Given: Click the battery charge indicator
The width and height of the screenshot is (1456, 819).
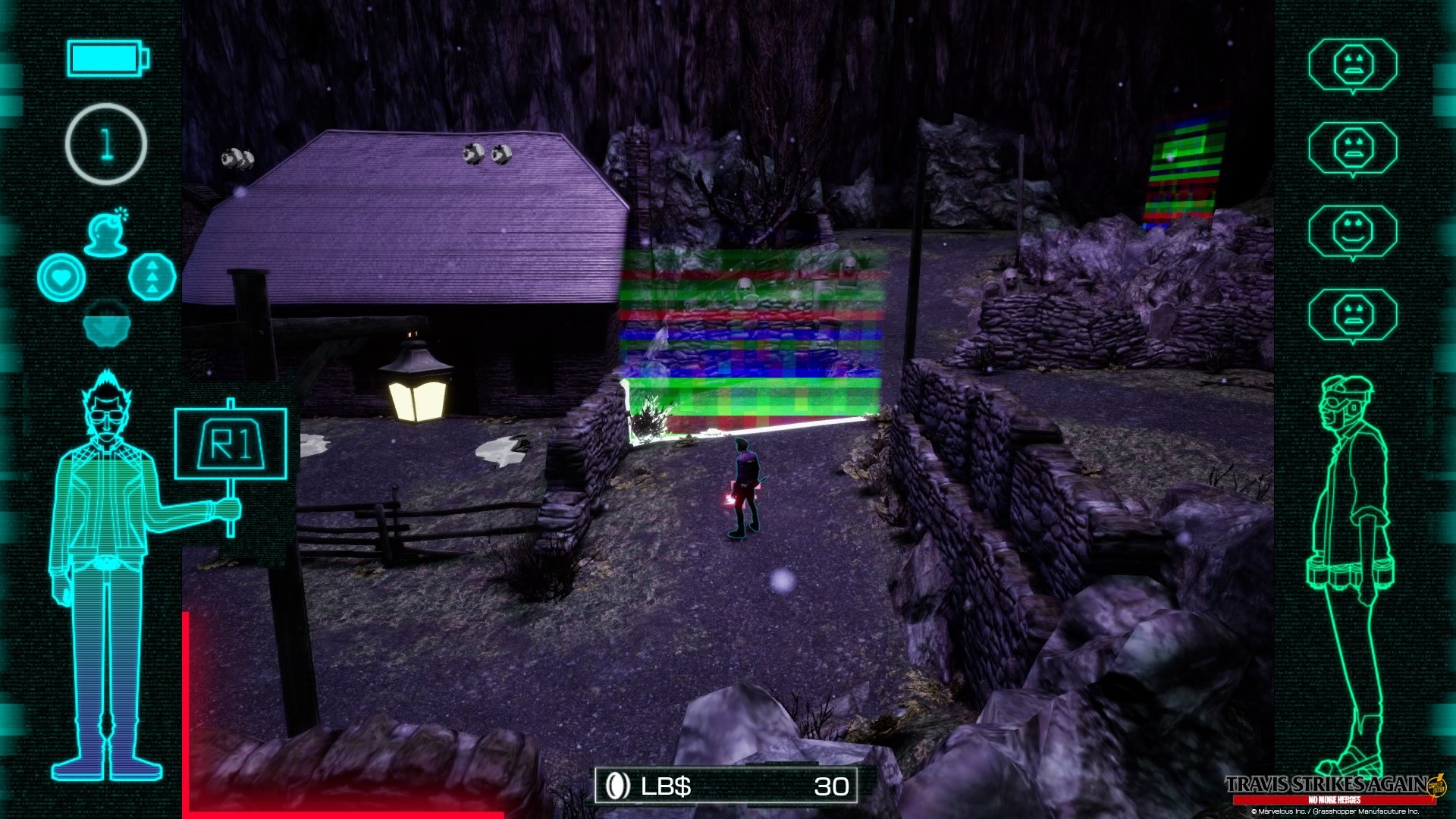Looking at the screenshot, I should [106, 59].
